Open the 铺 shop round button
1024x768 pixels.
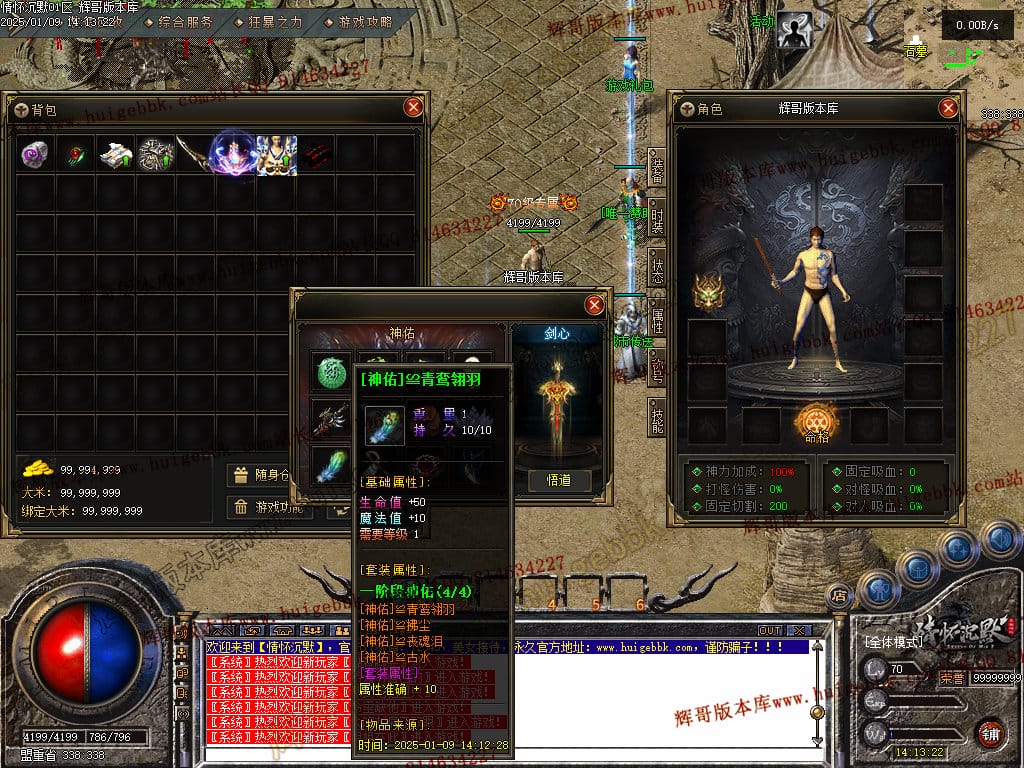click(989, 732)
